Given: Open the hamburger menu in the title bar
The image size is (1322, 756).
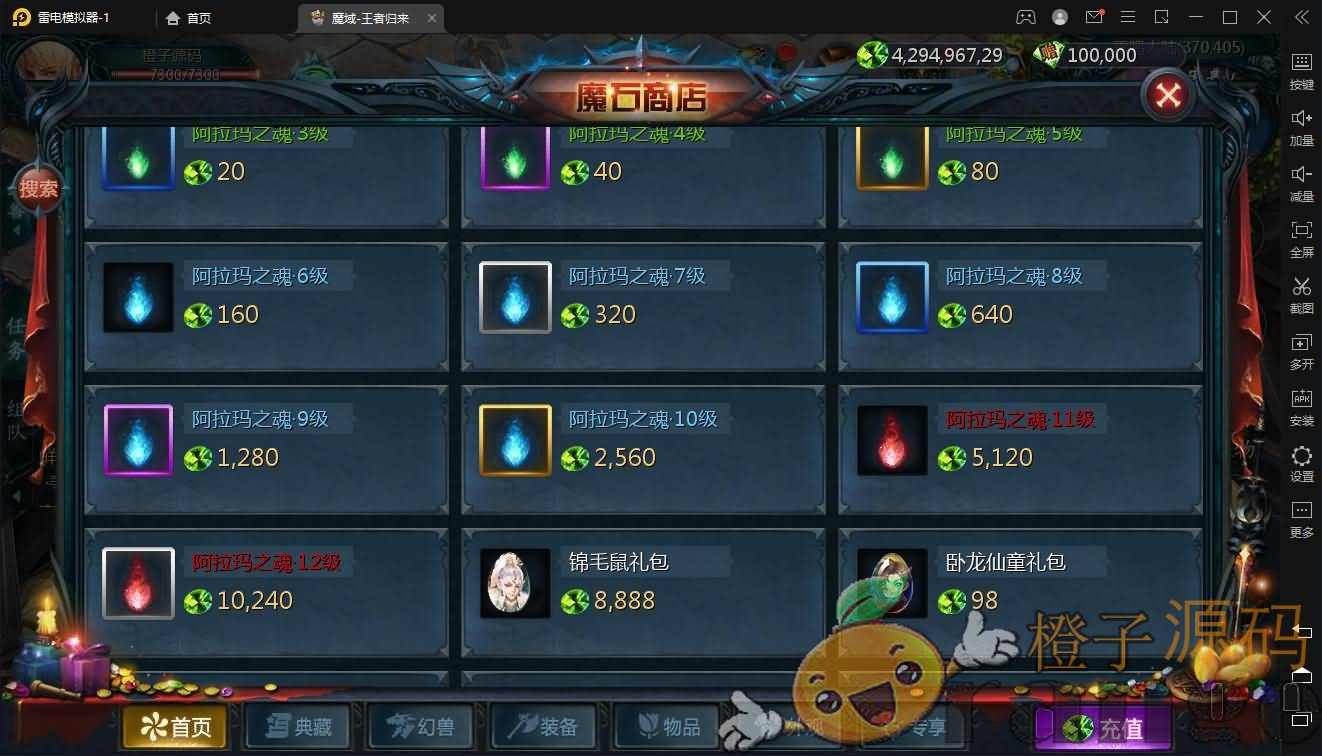Looking at the screenshot, I should (x=1128, y=17).
